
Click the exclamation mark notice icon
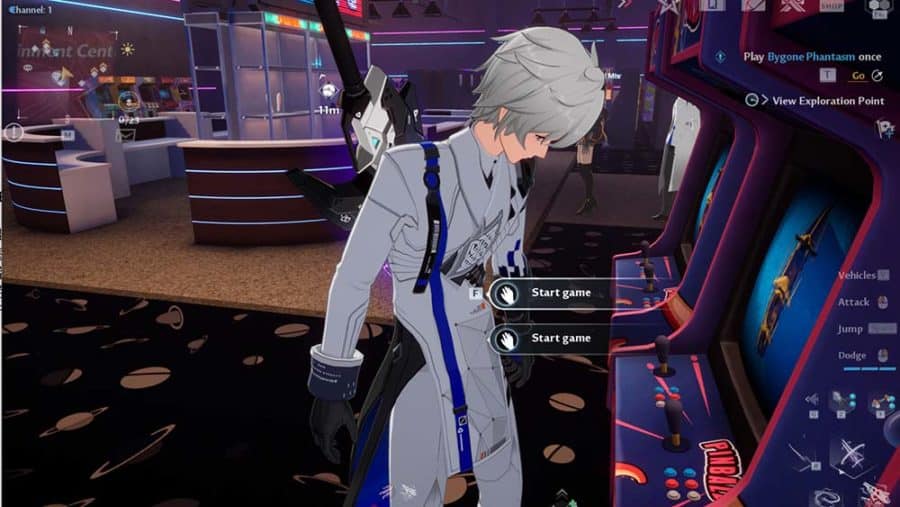pos(14,131)
